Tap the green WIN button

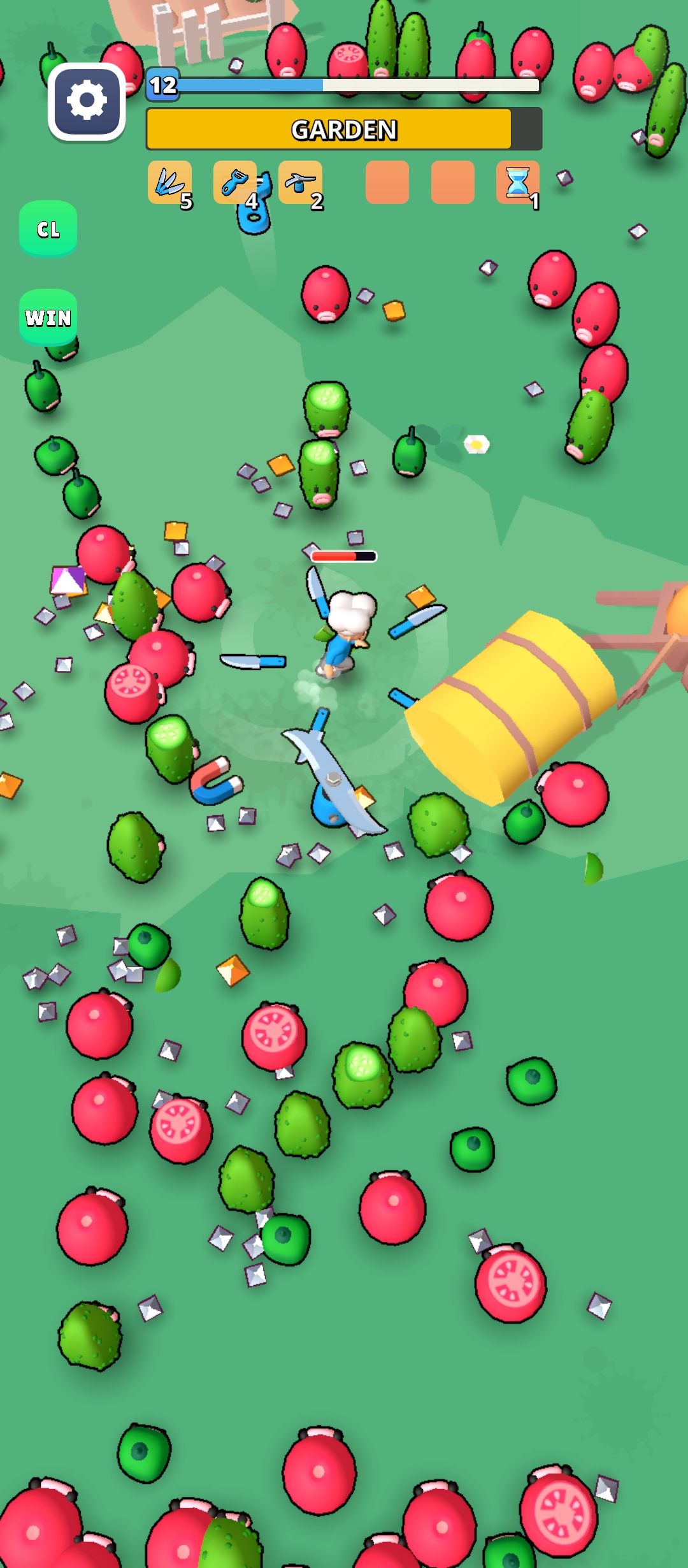click(48, 317)
